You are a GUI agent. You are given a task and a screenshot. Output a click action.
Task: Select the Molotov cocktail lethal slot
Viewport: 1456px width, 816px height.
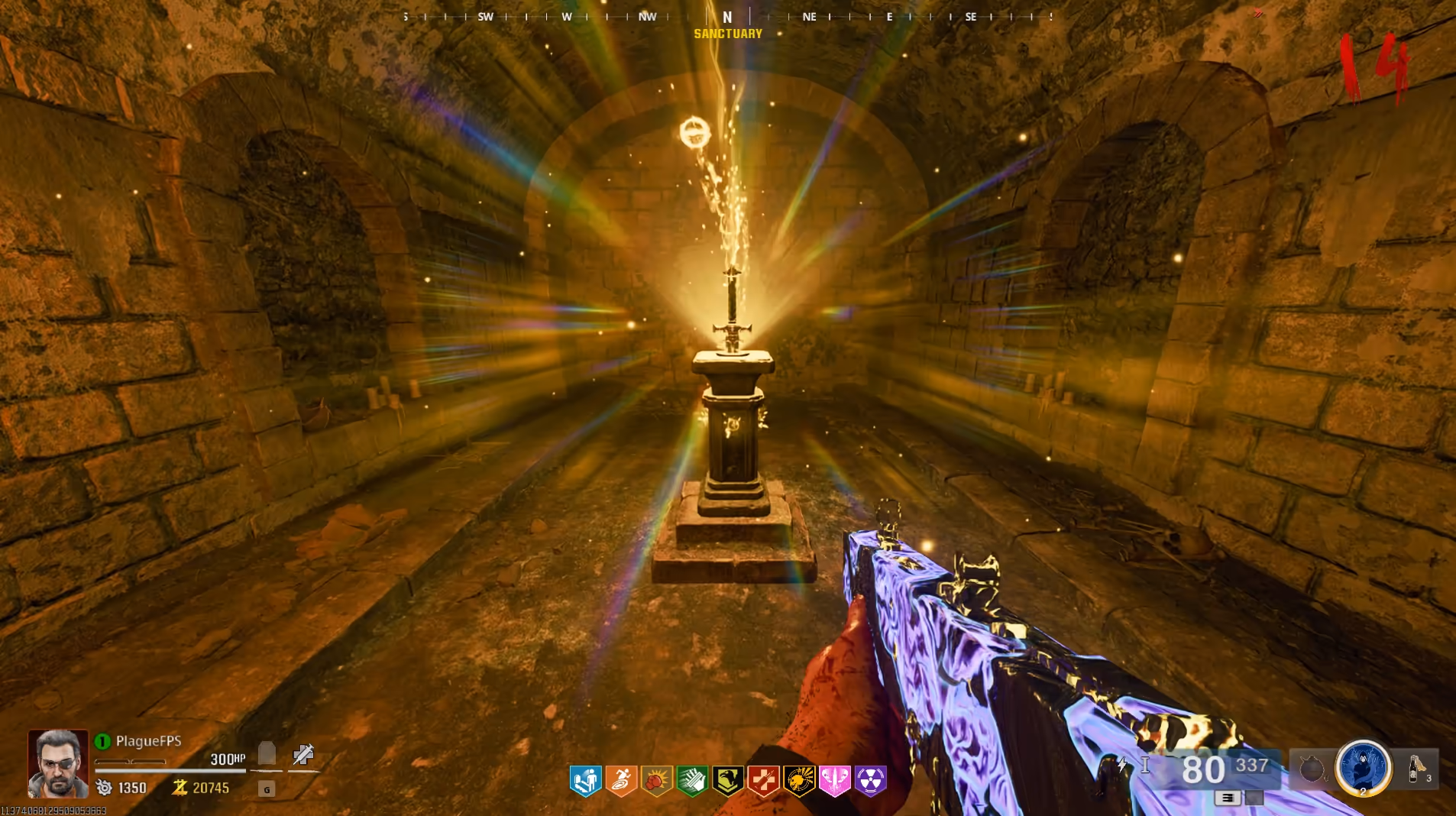coord(1416,768)
